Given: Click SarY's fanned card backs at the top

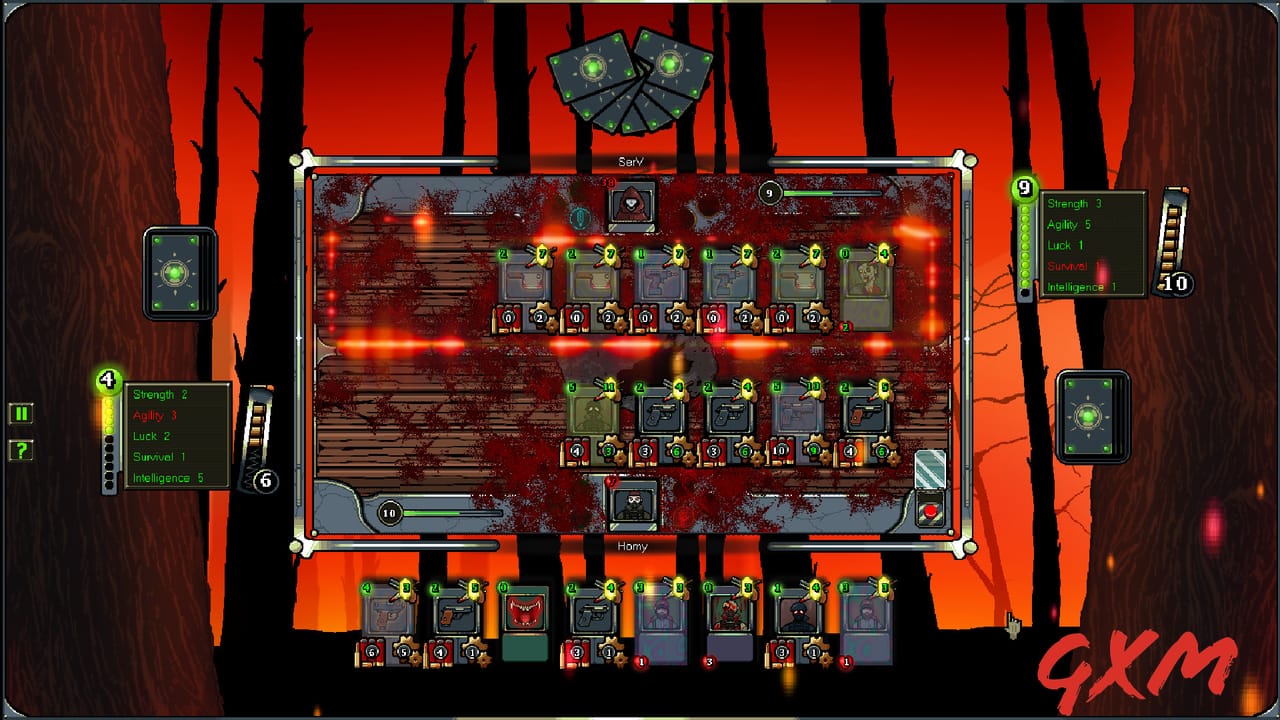Looking at the screenshot, I should pos(632,78).
